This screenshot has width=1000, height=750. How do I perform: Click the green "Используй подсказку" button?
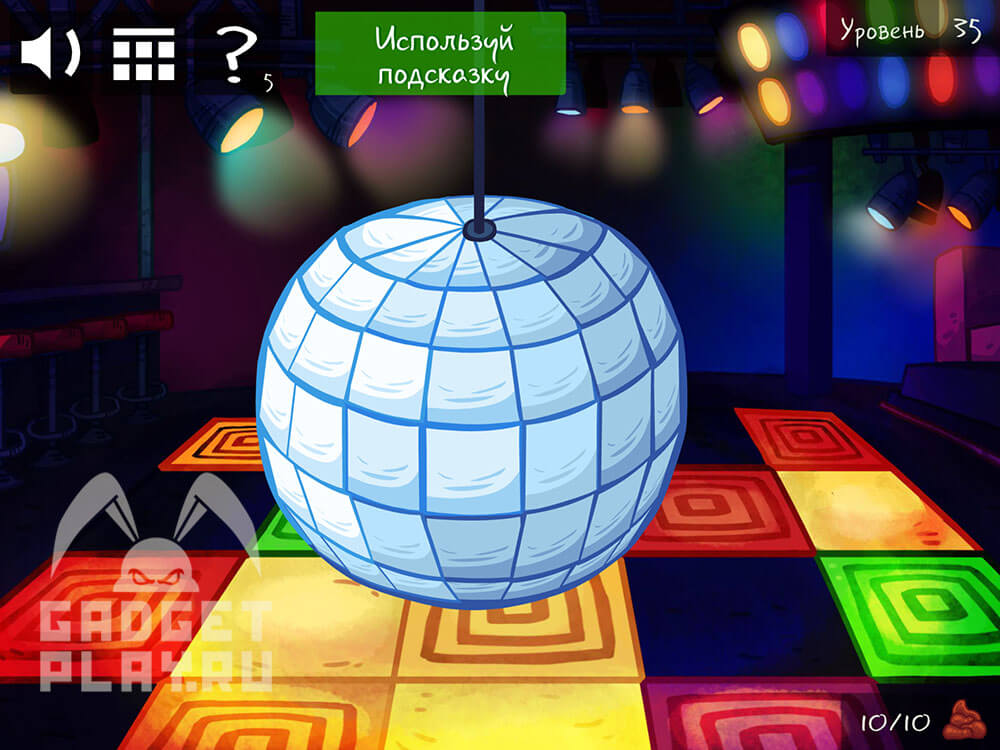point(440,54)
